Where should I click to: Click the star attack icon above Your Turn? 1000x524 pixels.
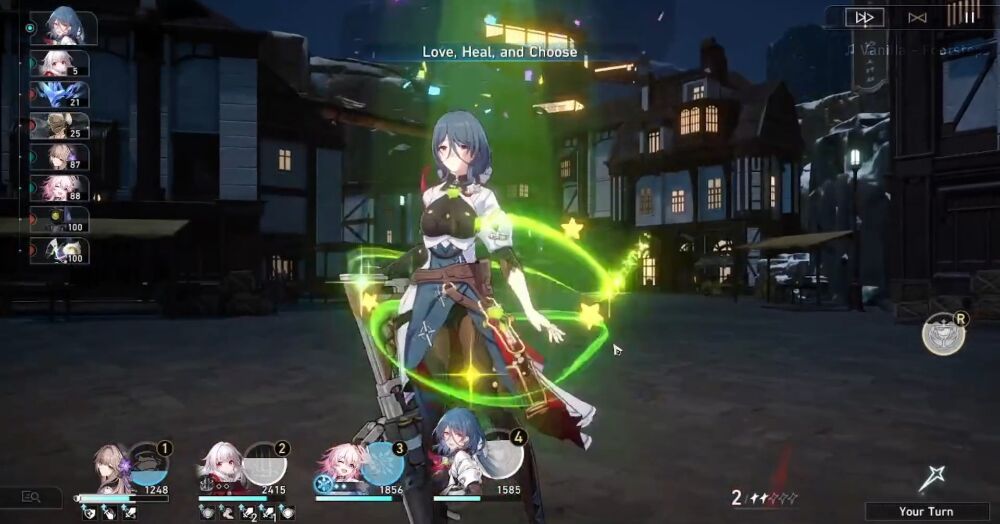pyautogui.click(x=931, y=480)
